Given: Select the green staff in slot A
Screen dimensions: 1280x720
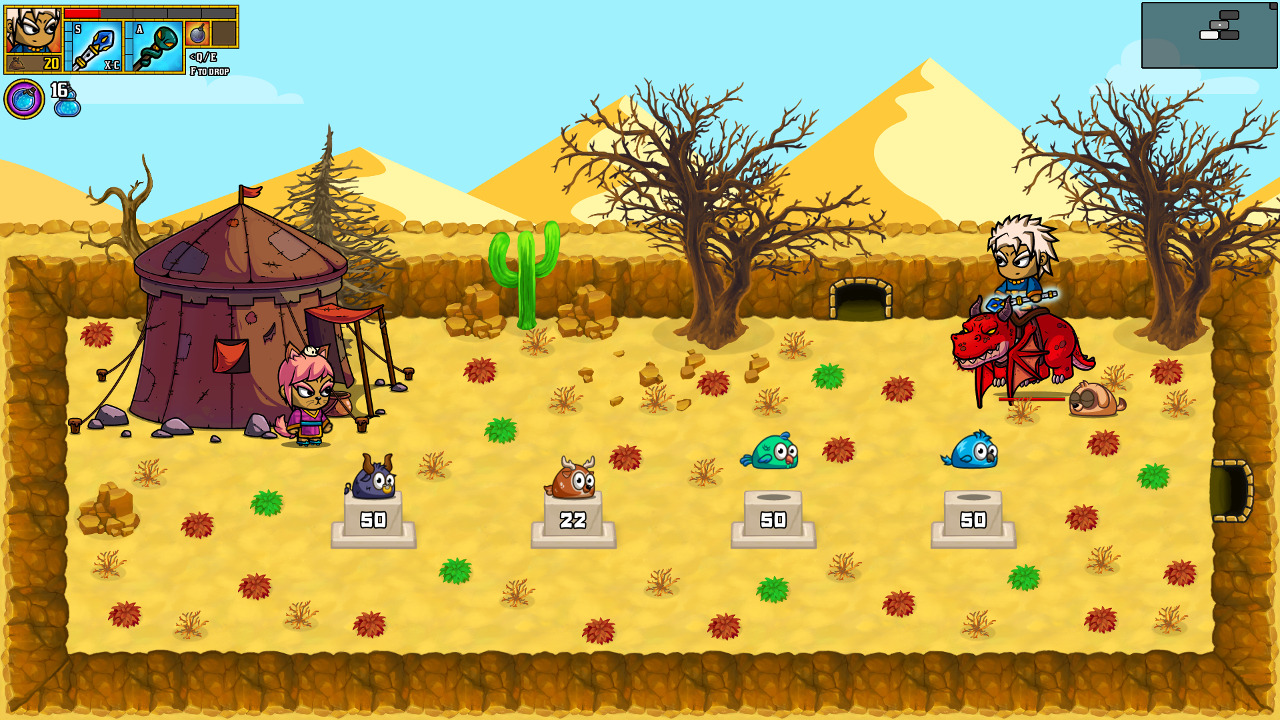Looking at the screenshot, I should pyautogui.click(x=155, y=45).
